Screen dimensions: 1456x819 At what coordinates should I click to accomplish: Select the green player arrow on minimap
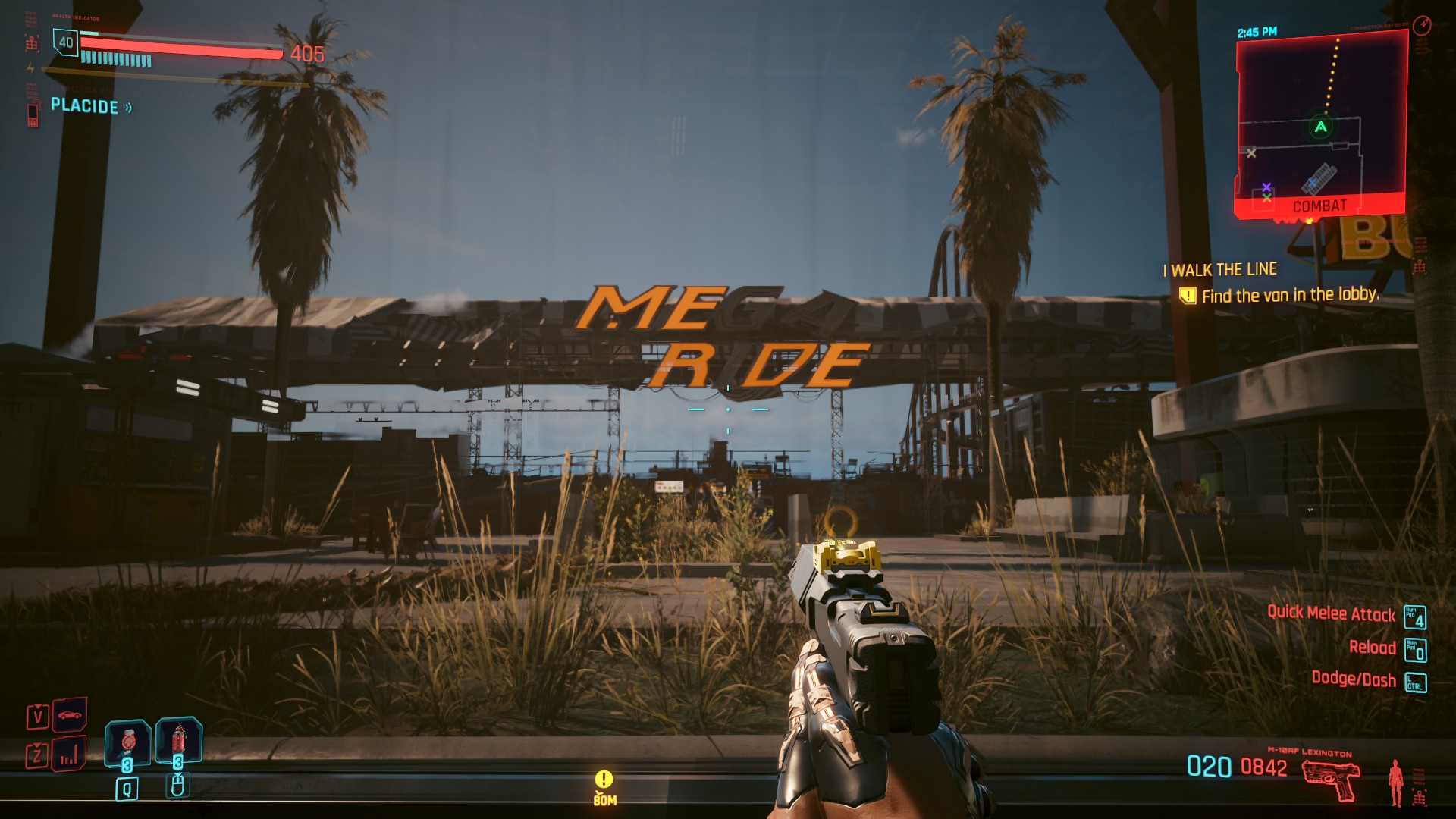point(1320,127)
